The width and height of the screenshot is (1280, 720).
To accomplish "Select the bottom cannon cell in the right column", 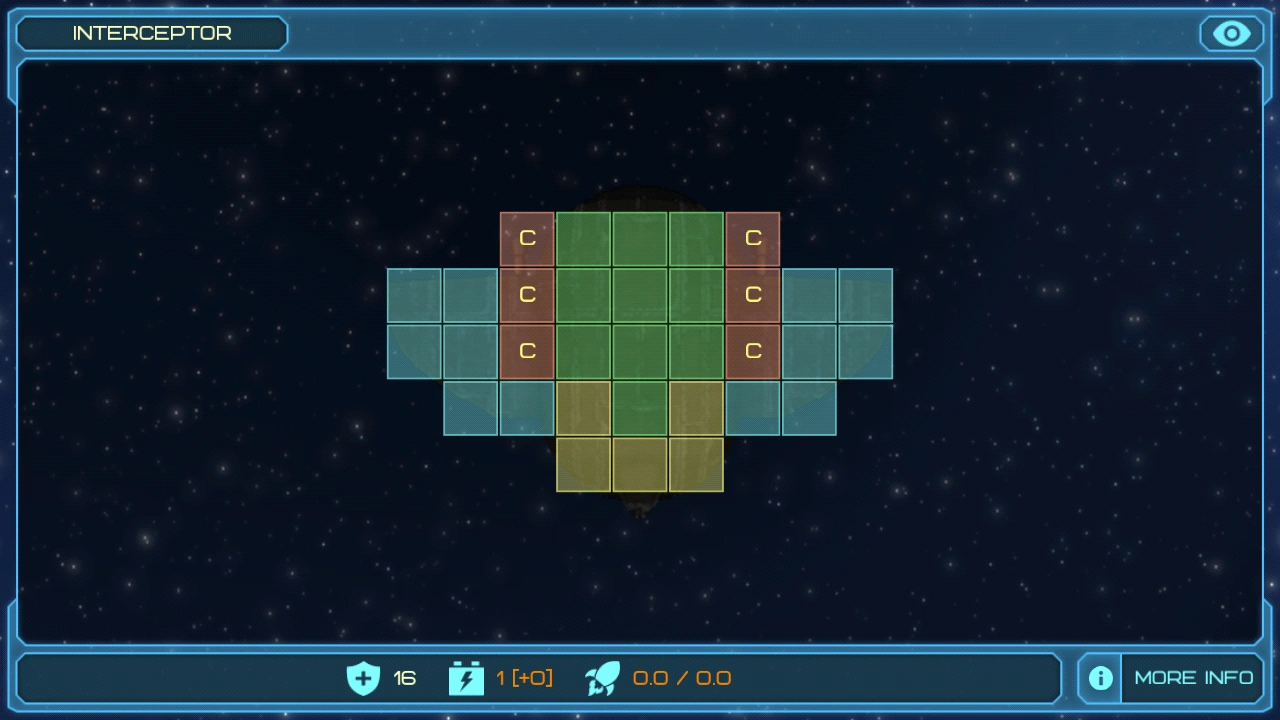I will [752, 350].
